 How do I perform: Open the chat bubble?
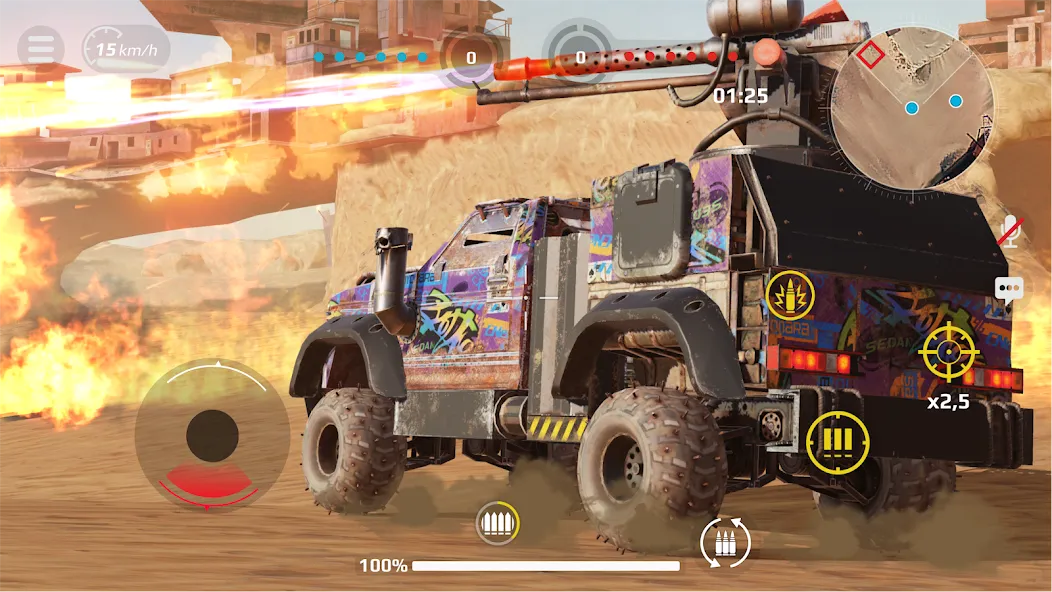point(1009,290)
